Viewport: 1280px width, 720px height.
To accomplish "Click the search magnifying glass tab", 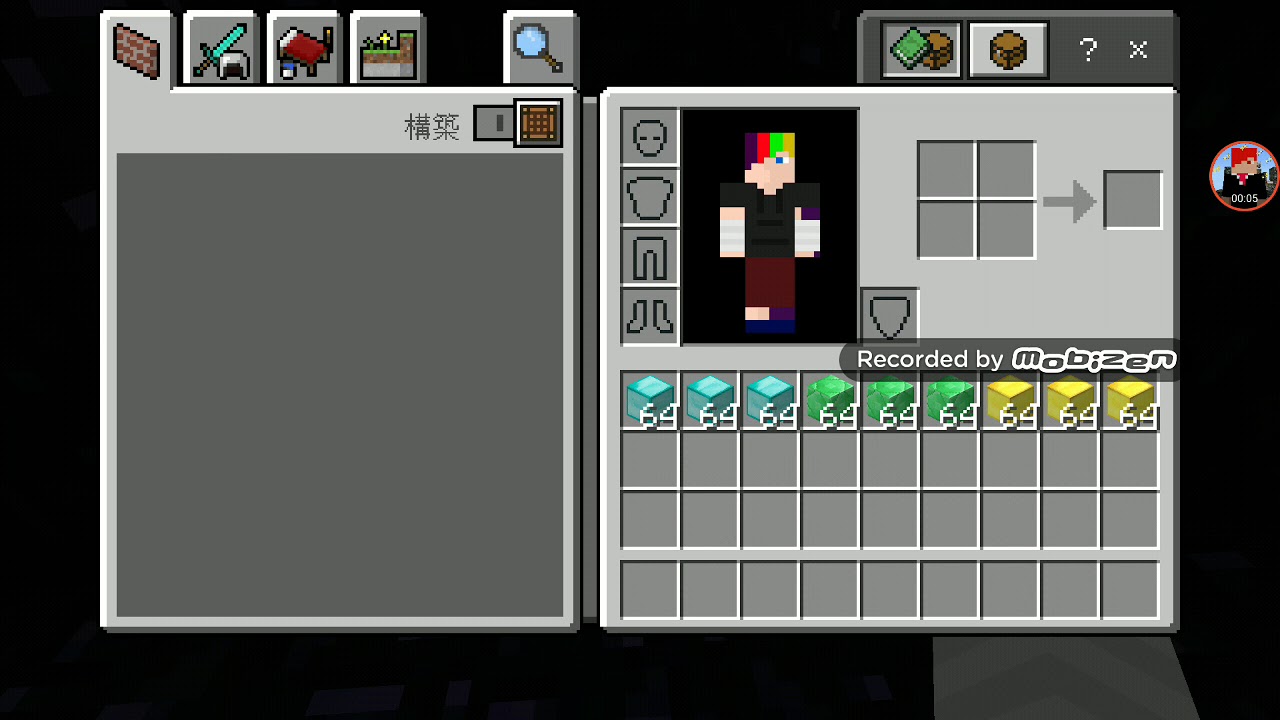I will [x=538, y=47].
